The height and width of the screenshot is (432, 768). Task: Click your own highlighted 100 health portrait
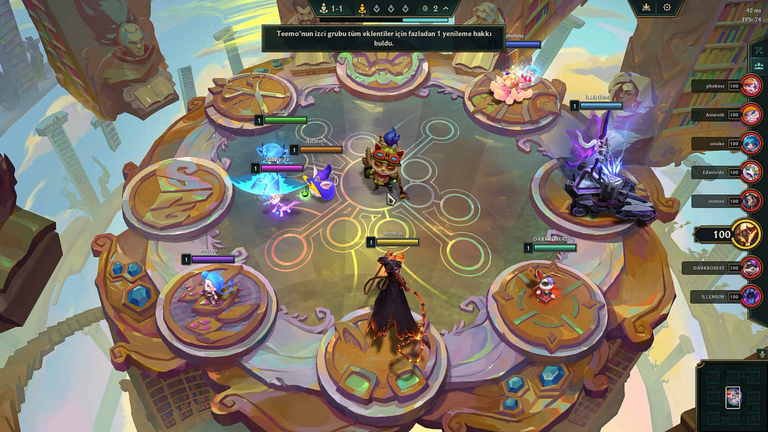click(x=745, y=235)
